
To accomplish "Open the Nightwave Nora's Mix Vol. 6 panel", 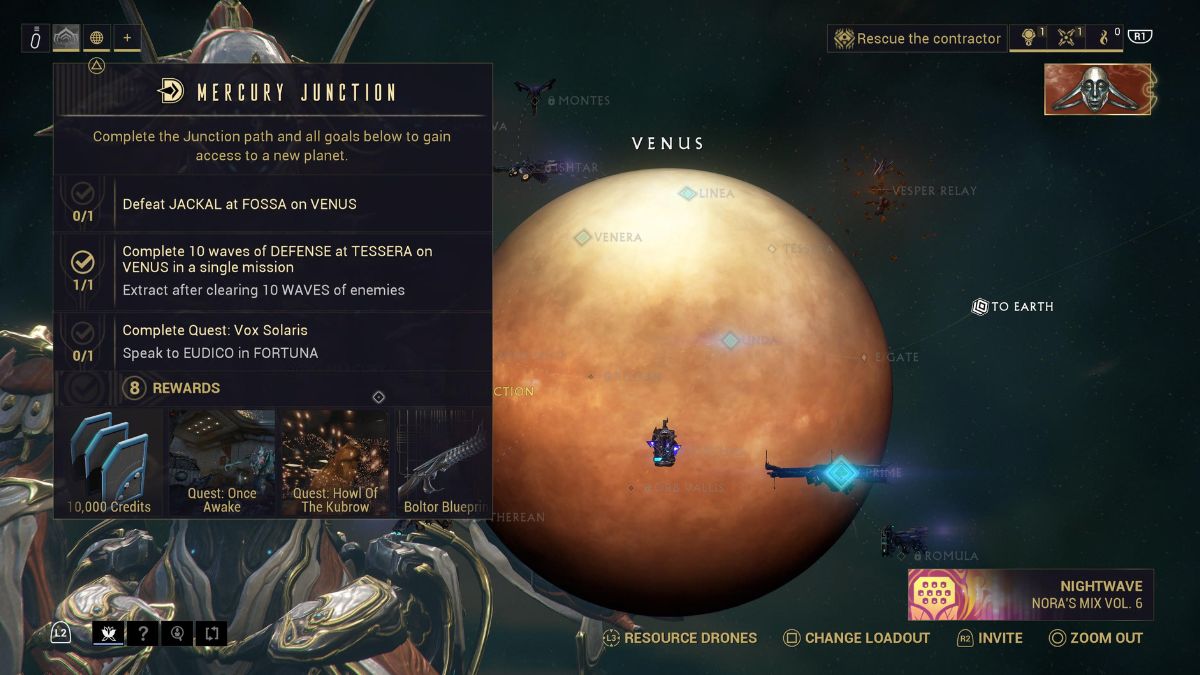I will [x=1031, y=595].
